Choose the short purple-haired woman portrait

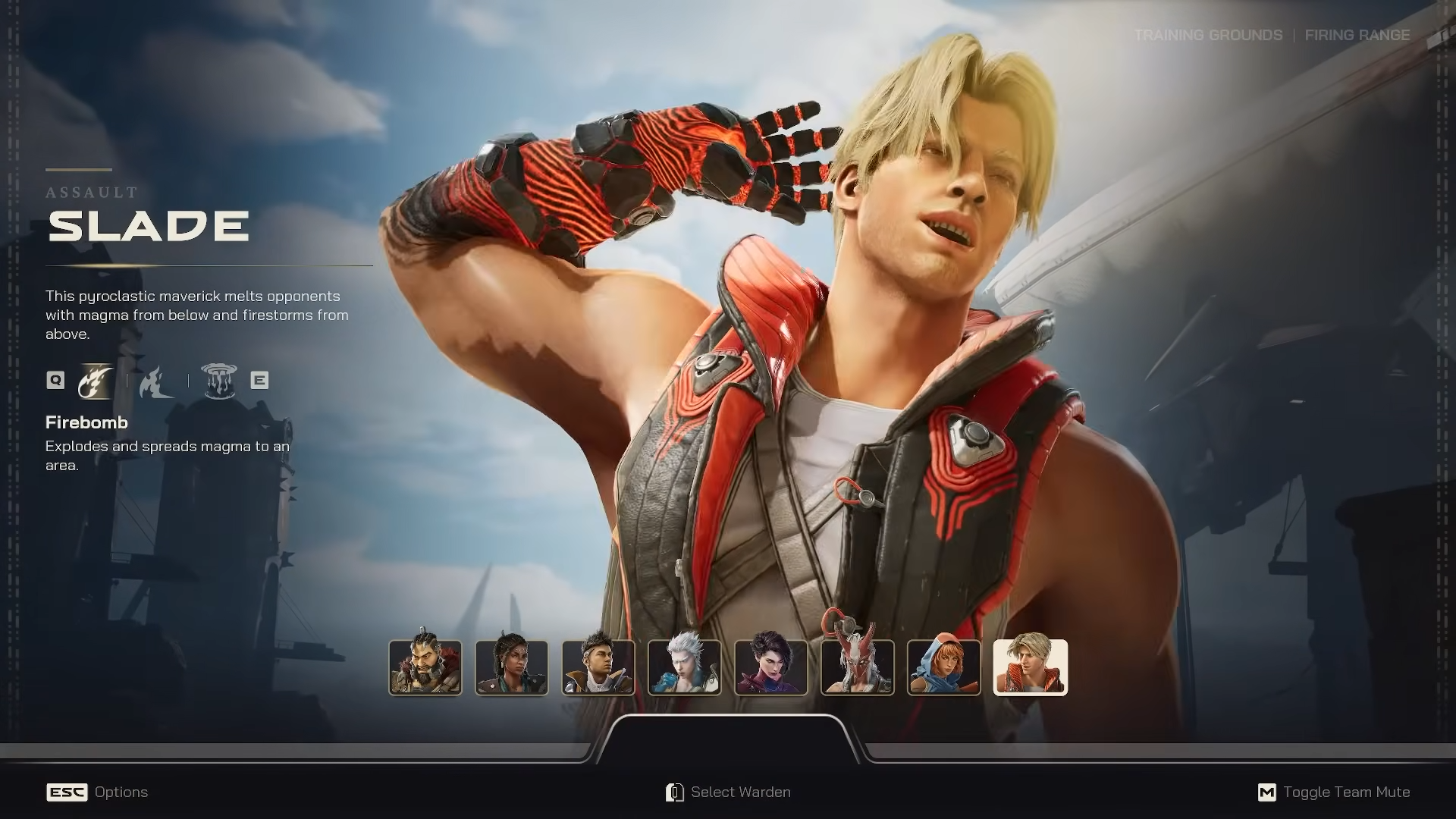pyautogui.click(x=770, y=667)
